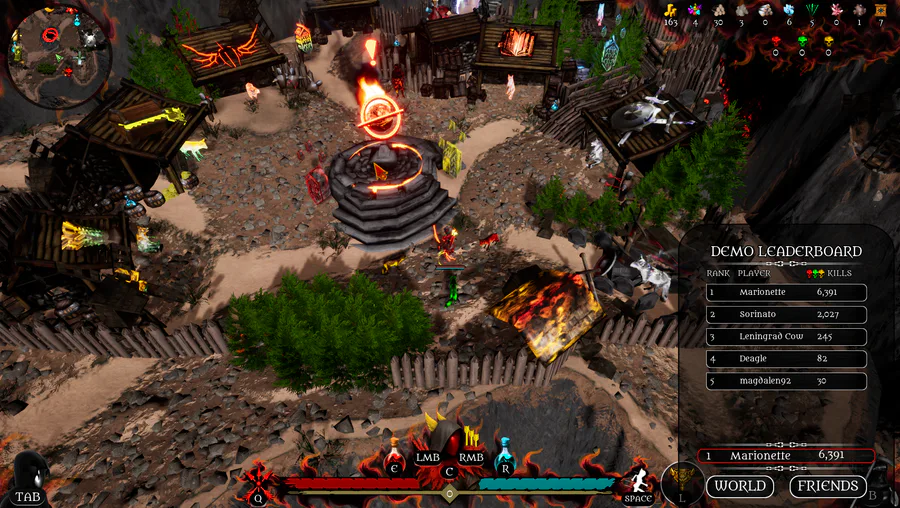Show the Friends leaderboard
Screen dimensions: 900x508
(827, 486)
